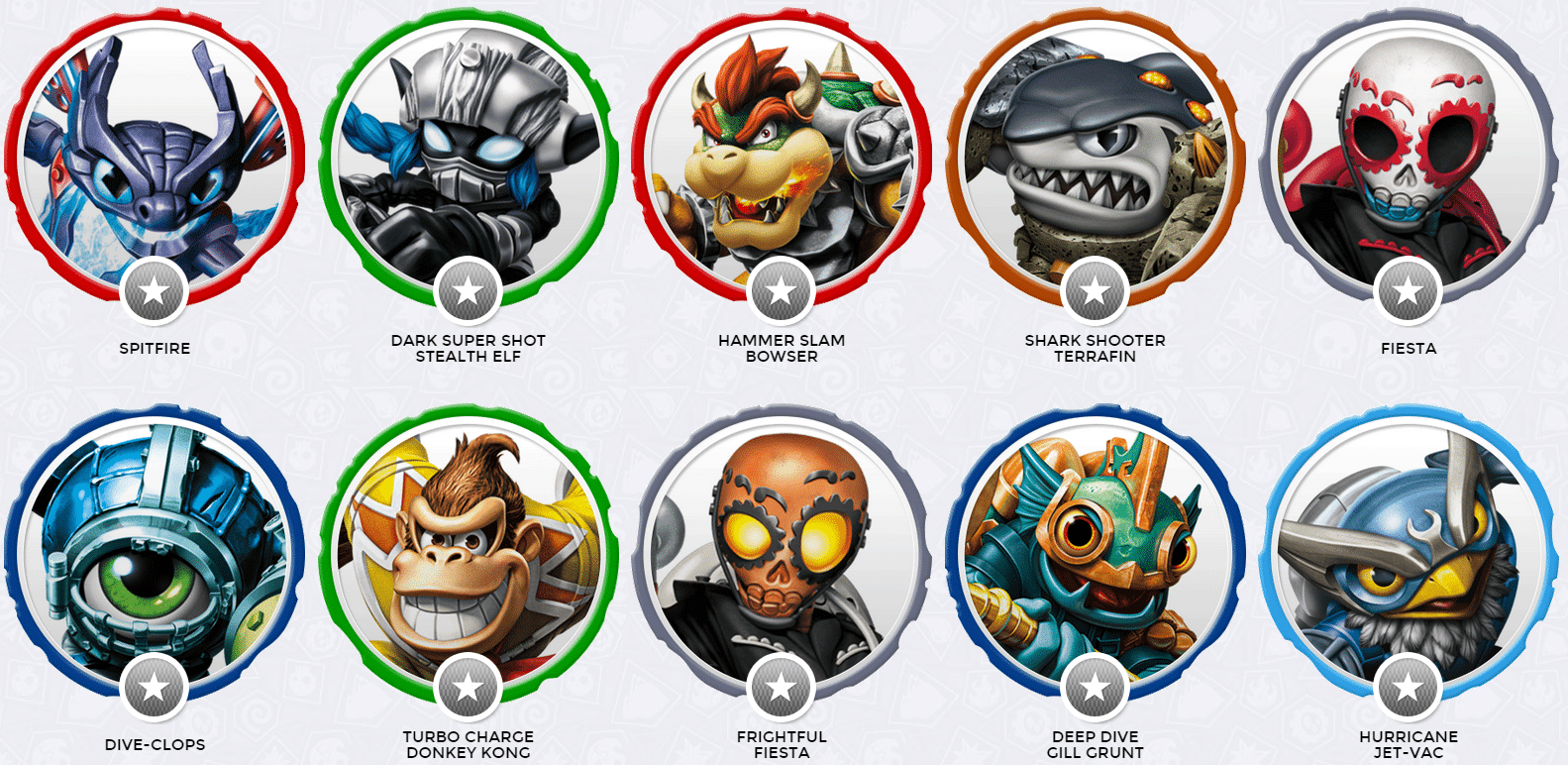1568x765 pixels.
Task: Click the star badge on Shark Shooter Terrafin
Action: click(x=1093, y=292)
